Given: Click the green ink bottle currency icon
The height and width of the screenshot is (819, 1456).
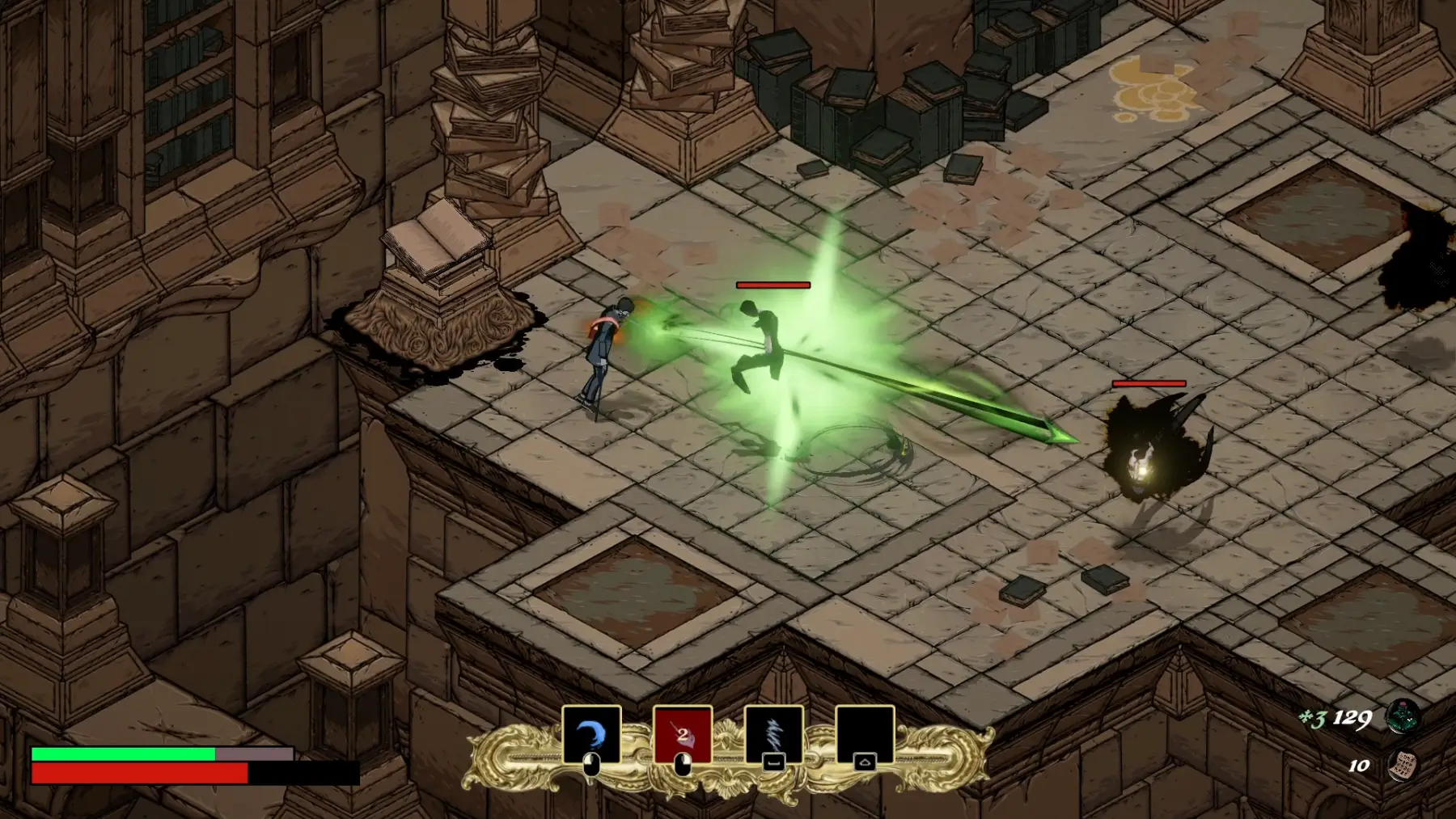Looking at the screenshot, I should [1402, 717].
